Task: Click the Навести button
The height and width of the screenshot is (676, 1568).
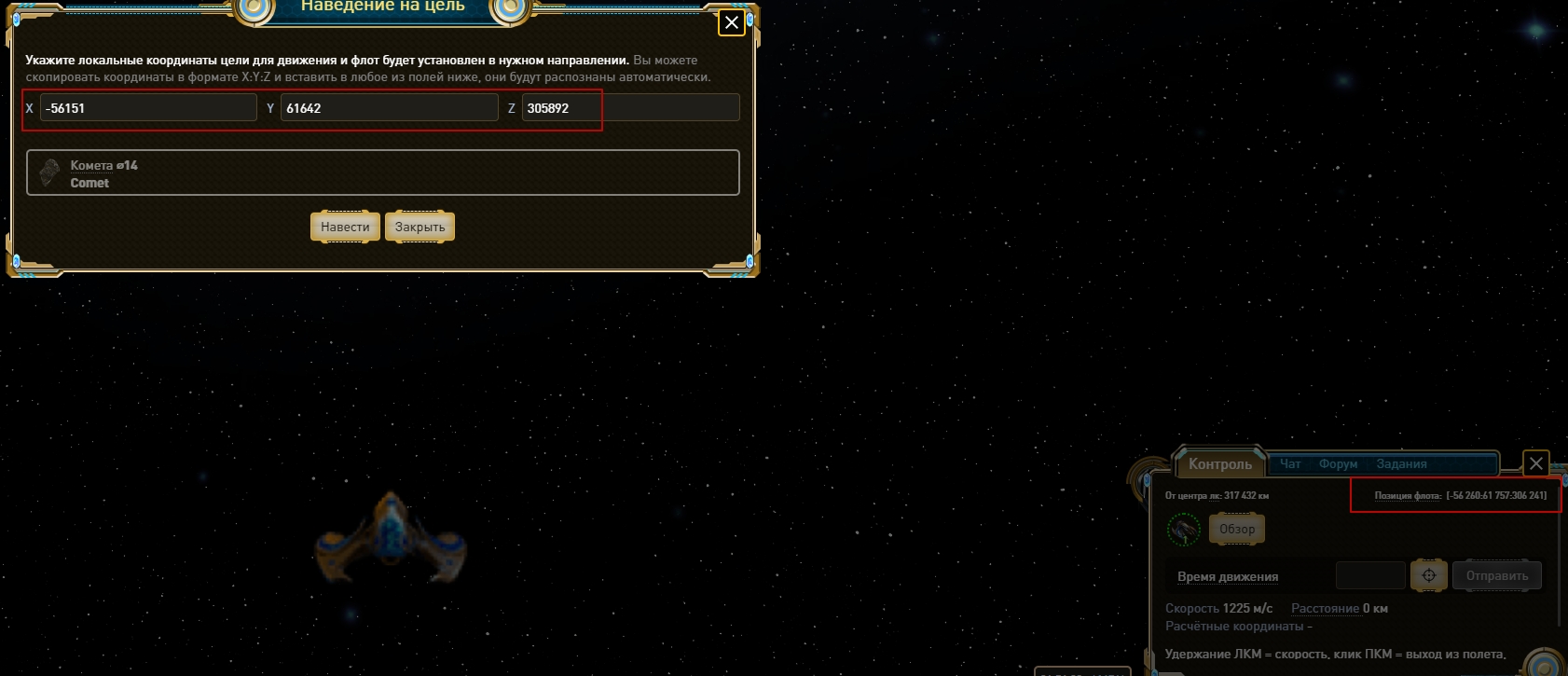Action: pyautogui.click(x=345, y=227)
